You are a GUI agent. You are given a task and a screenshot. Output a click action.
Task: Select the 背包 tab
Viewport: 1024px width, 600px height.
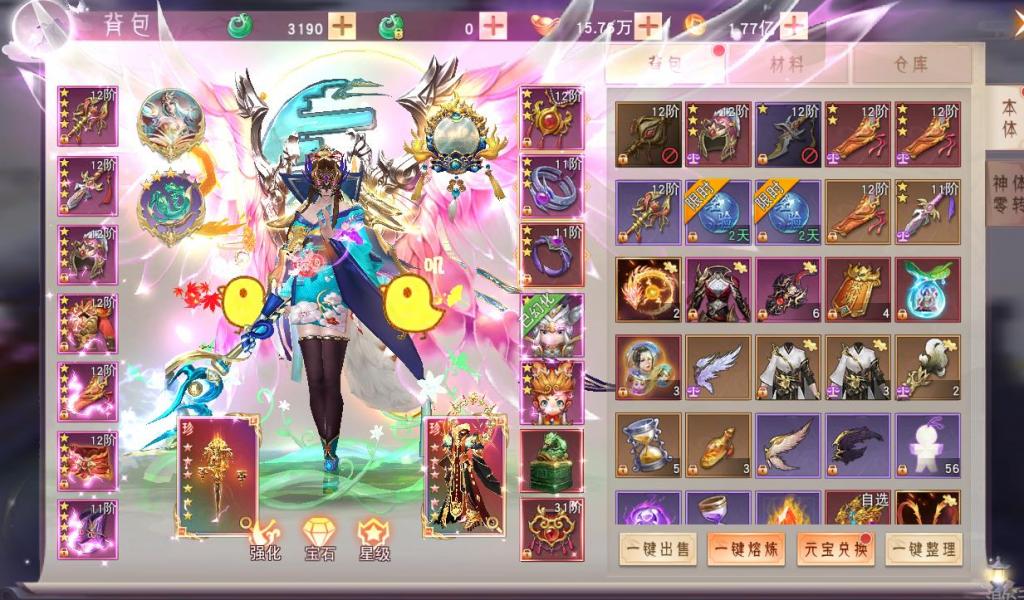(x=666, y=65)
